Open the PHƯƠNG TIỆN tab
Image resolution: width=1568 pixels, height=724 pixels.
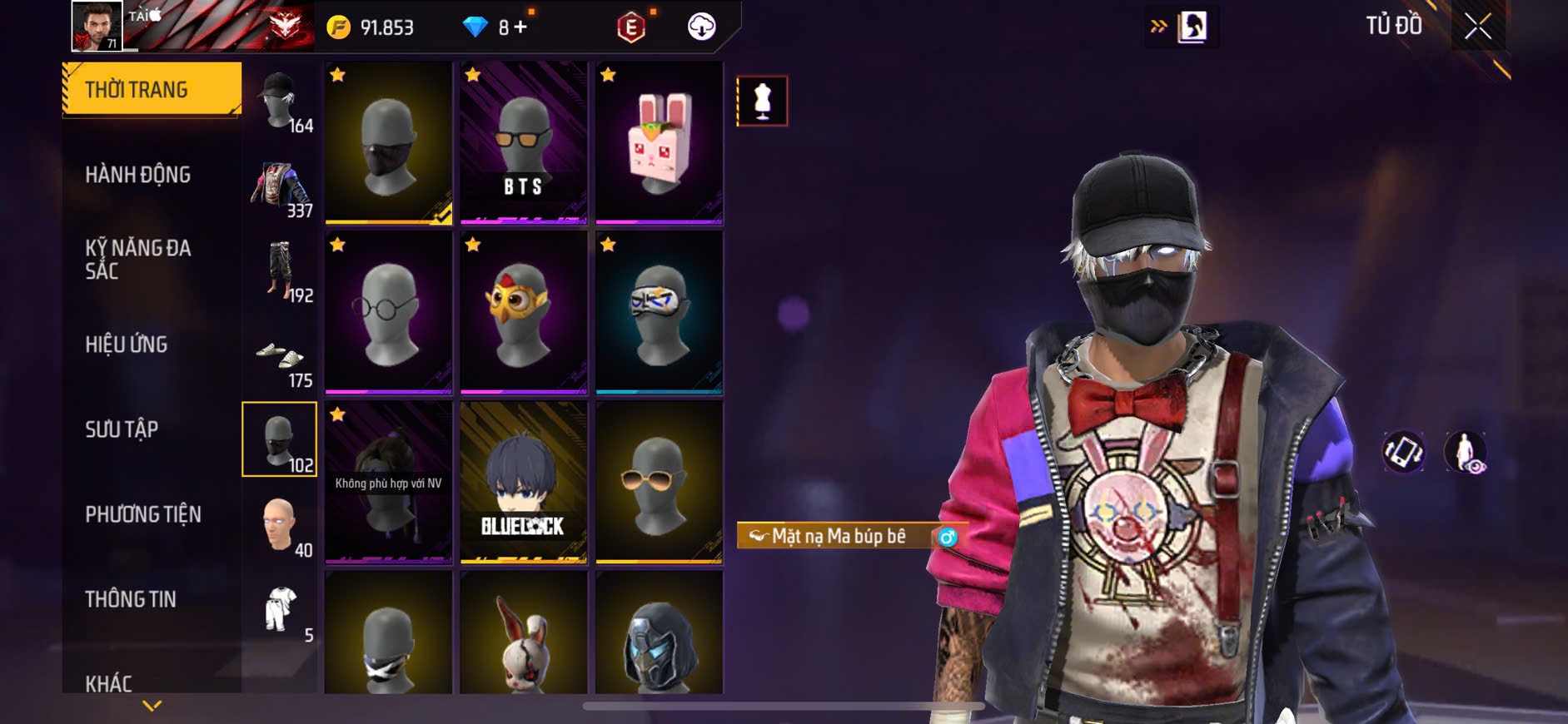point(143,514)
